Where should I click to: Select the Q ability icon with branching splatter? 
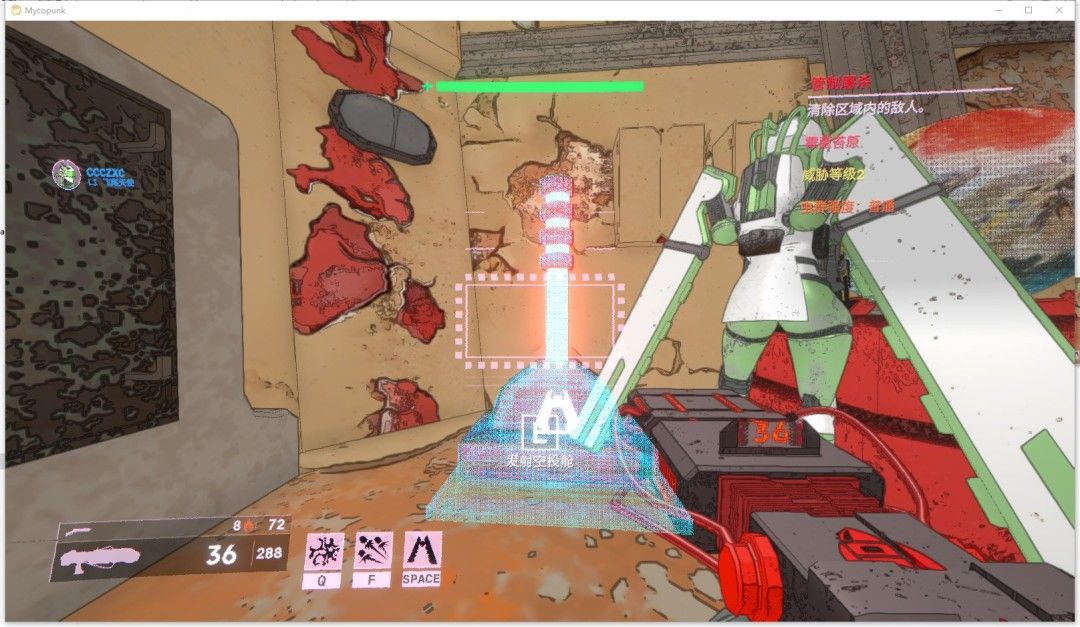point(323,552)
